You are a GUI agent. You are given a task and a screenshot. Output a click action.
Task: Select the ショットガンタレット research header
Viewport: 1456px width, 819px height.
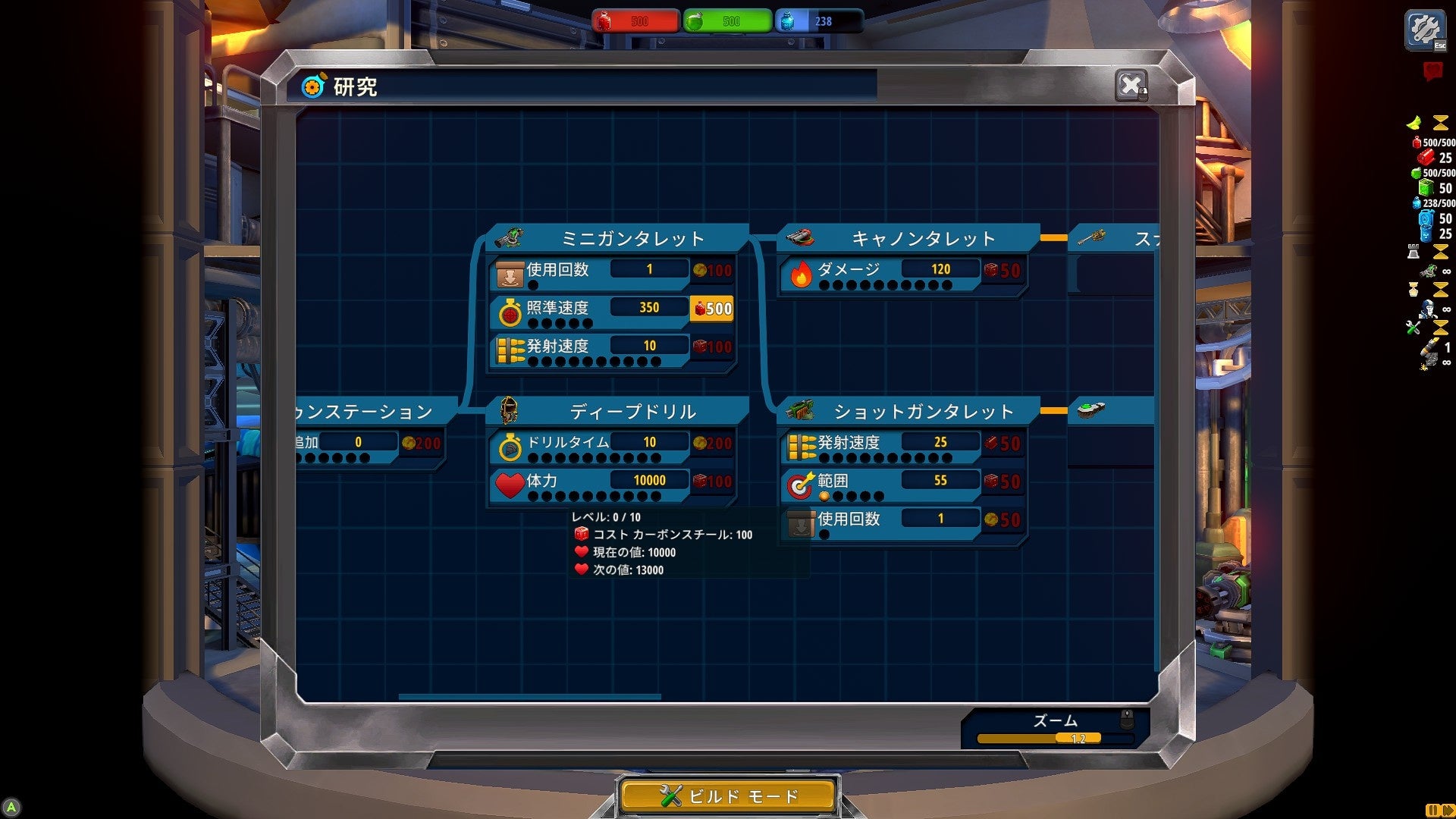(x=922, y=412)
